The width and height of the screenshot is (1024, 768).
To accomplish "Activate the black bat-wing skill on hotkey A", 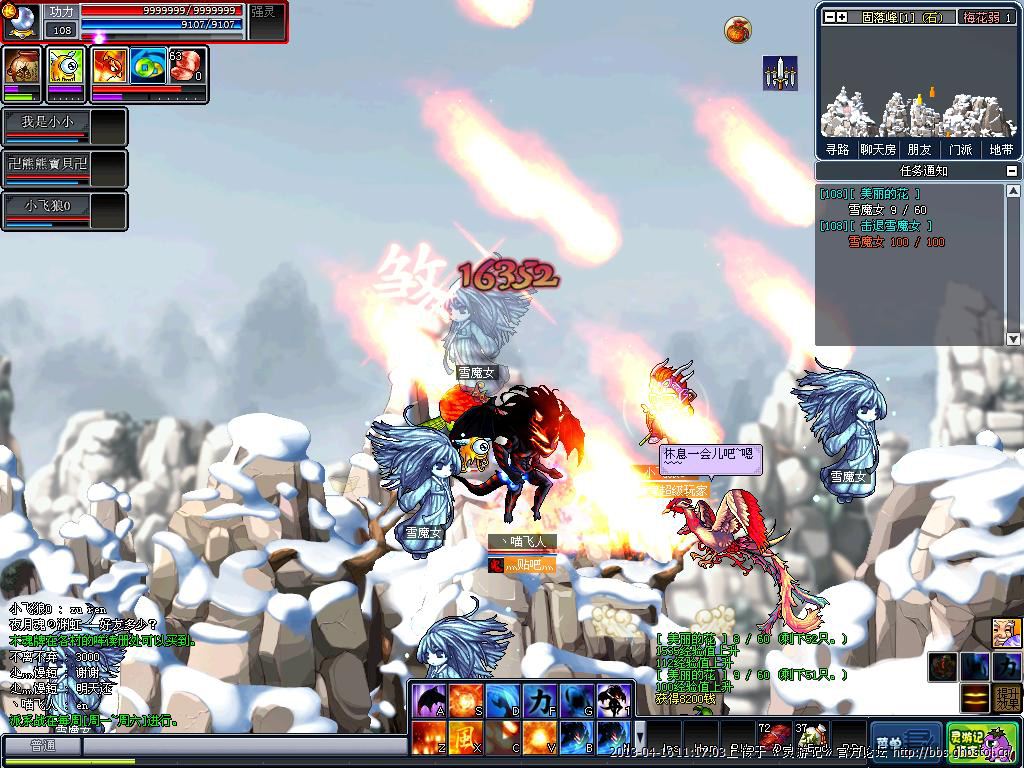I will 430,701.
